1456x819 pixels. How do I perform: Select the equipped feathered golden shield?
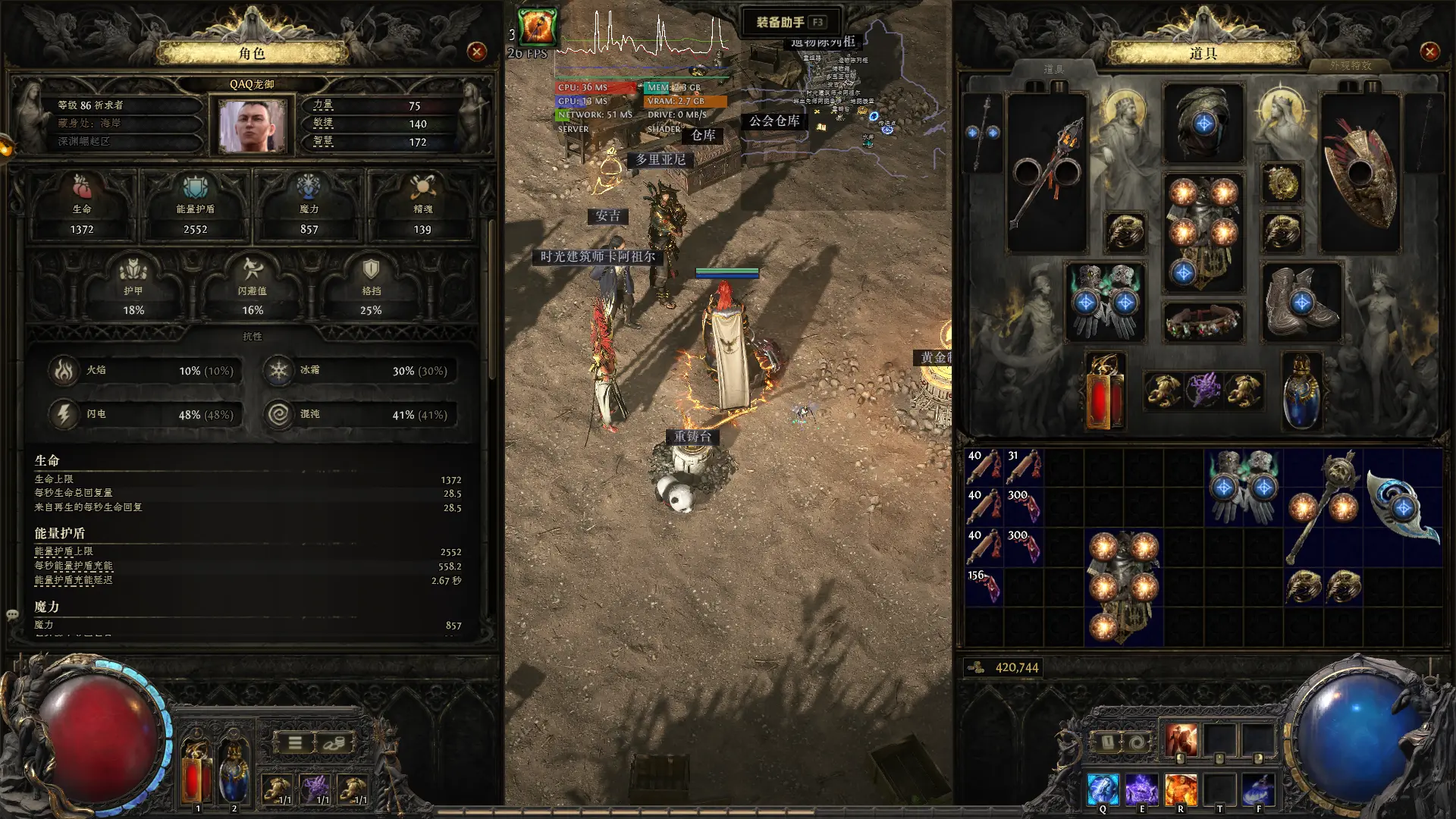point(1360,173)
